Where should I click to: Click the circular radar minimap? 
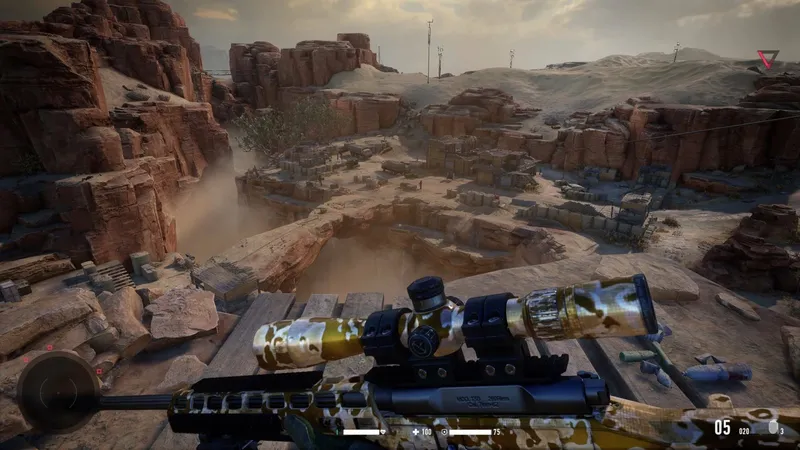coord(58,392)
